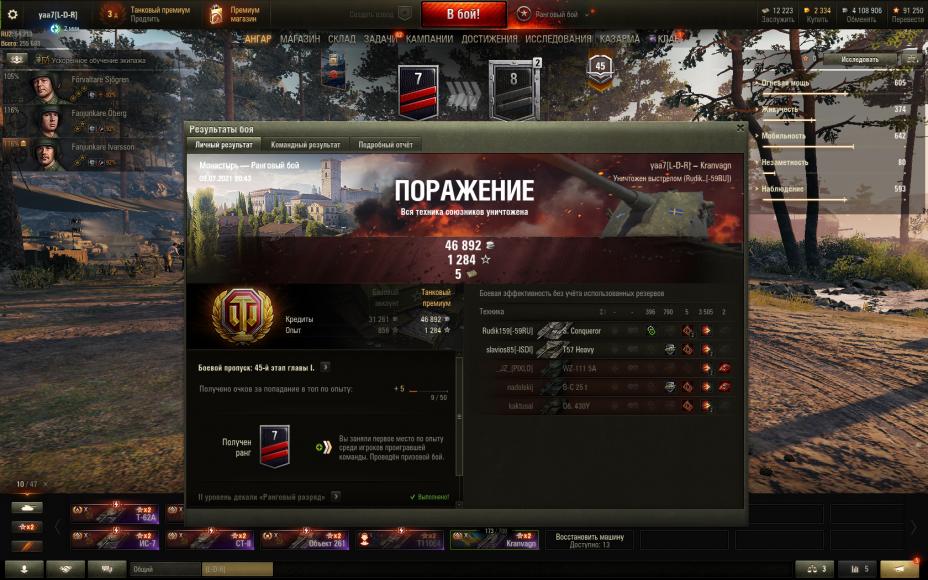928x580 pixels.
Task: Open the ИССЛЕДОВАНИЯ tech tree
Action: 558,39
